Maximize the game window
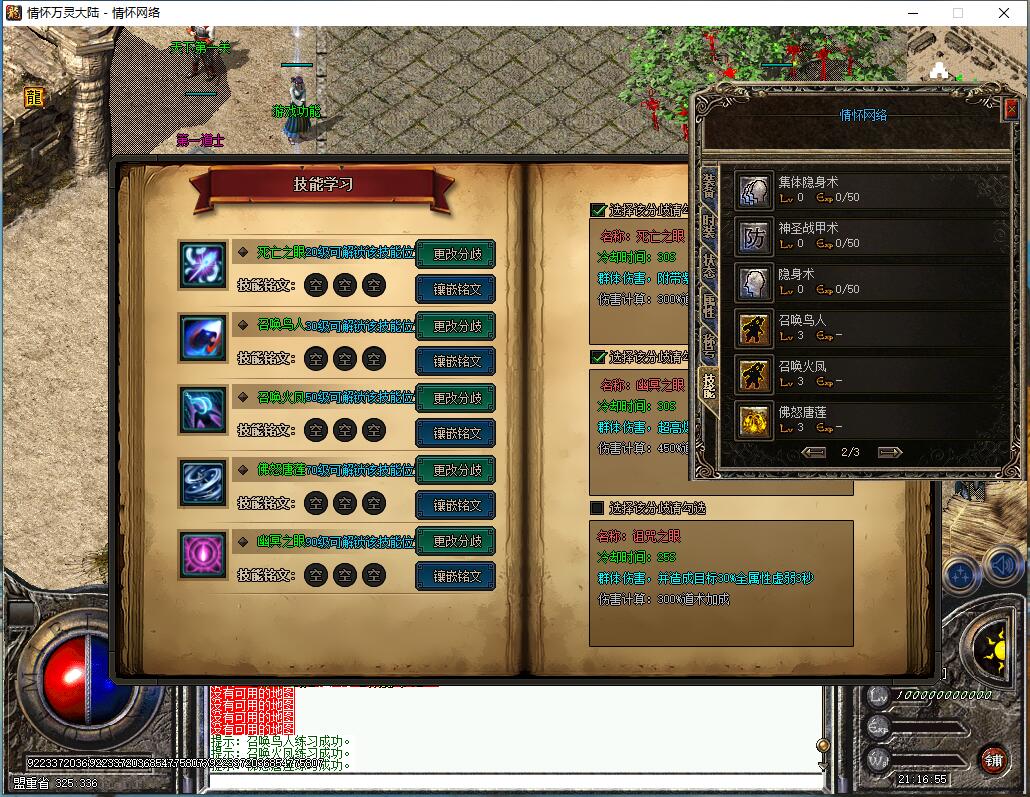This screenshot has width=1030, height=797. (957, 13)
